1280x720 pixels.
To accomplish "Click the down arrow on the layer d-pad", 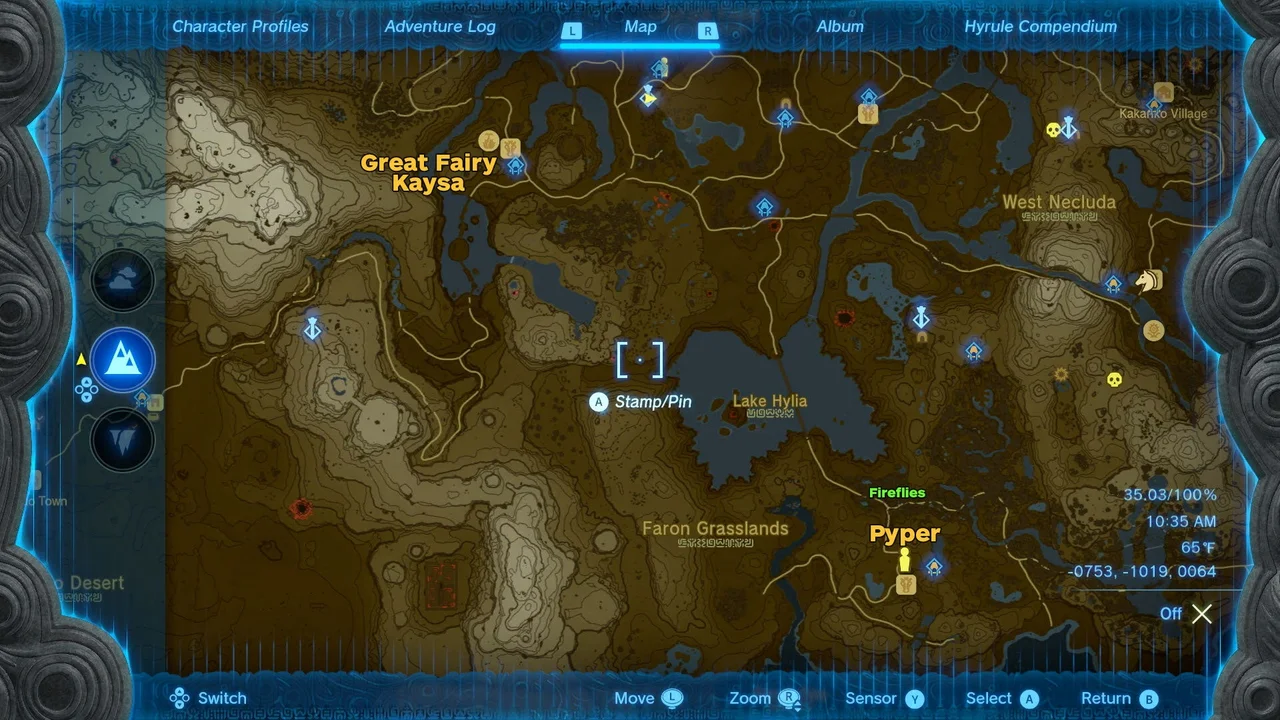I will tap(86, 397).
